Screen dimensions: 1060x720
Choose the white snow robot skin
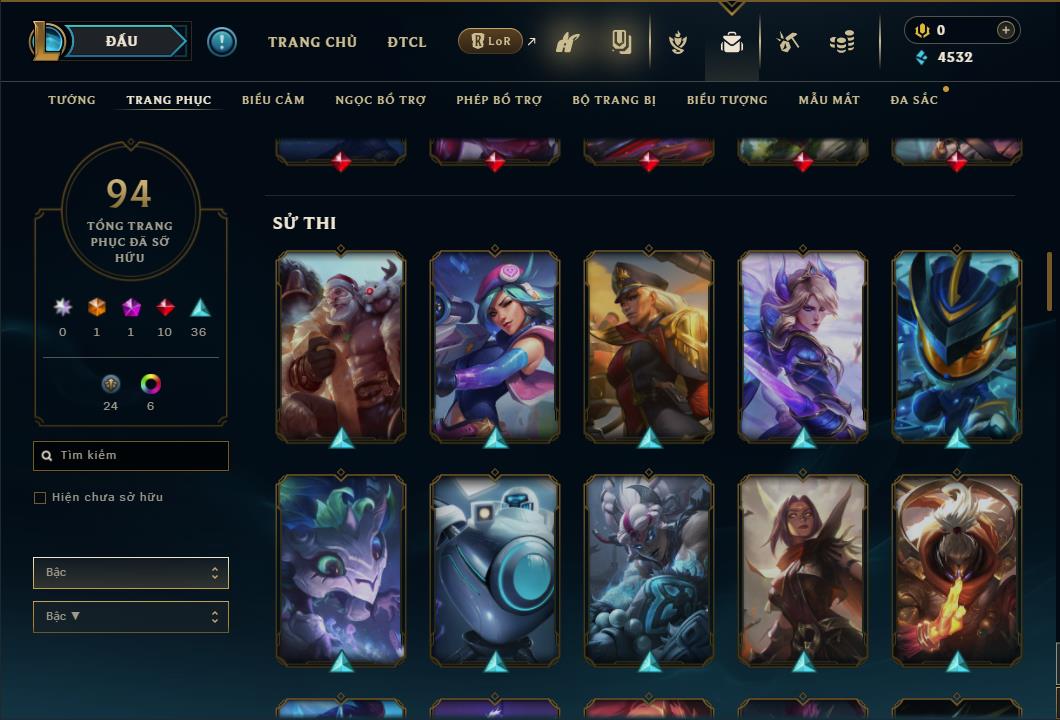pyautogui.click(x=495, y=570)
